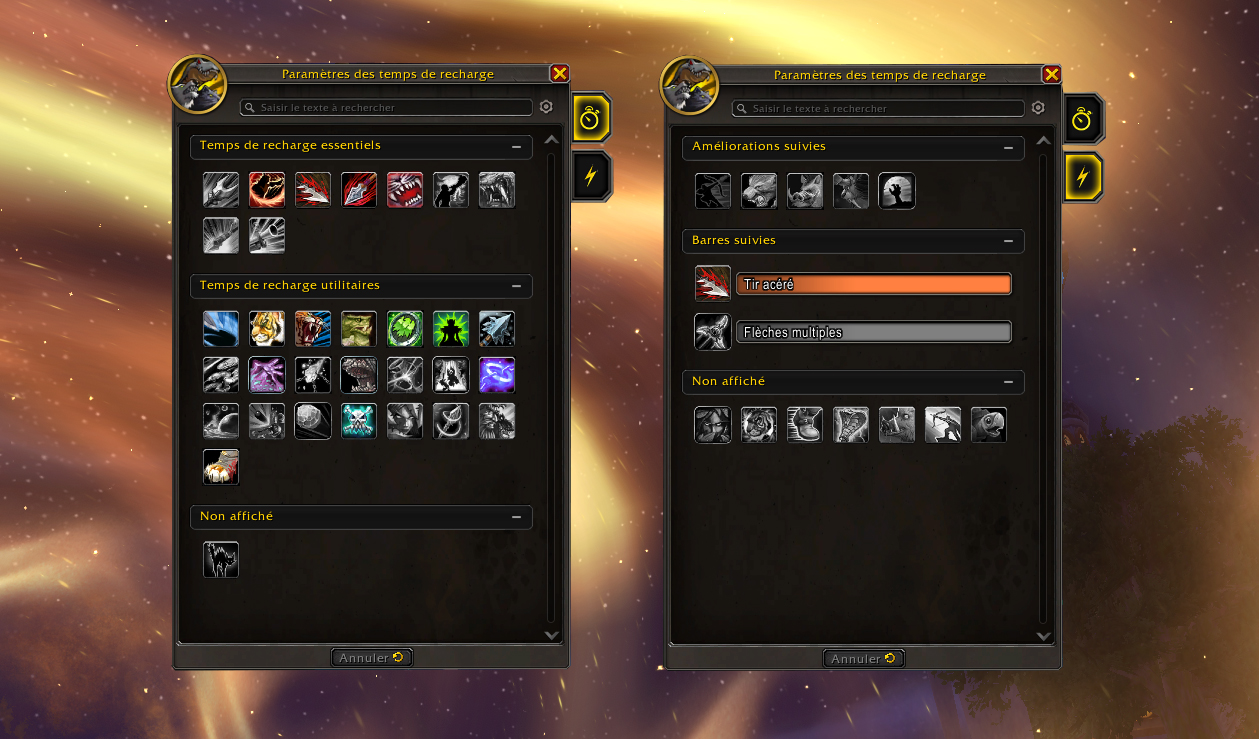Select the Tir acéré tracked bar
This screenshot has height=739, width=1259.
click(873, 285)
